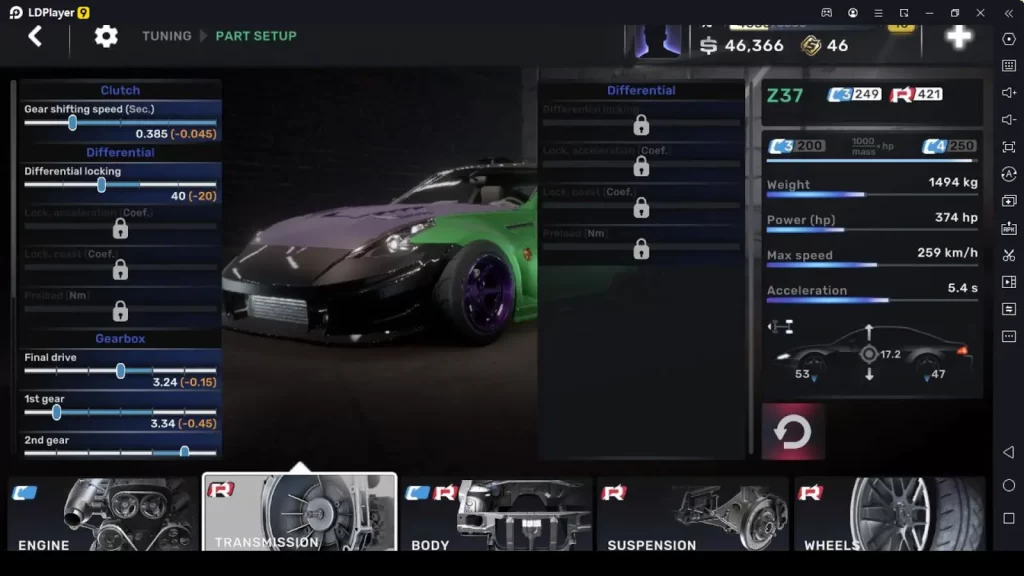Image resolution: width=1024 pixels, height=576 pixels.
Task: Reset tuning with the circular arrow button
Action: [793, 432]
